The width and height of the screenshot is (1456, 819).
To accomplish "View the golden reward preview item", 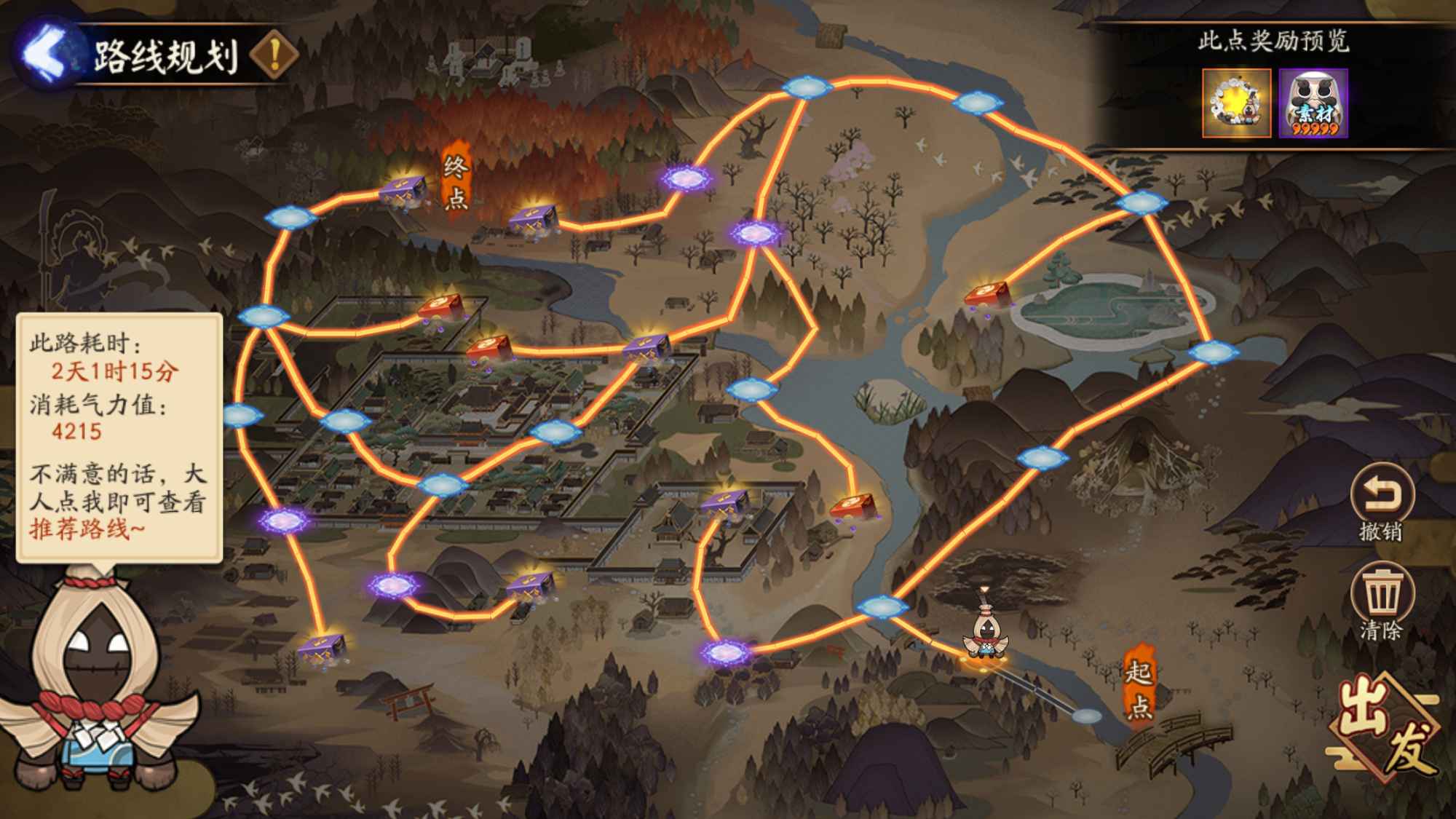I will (1236, 103).
